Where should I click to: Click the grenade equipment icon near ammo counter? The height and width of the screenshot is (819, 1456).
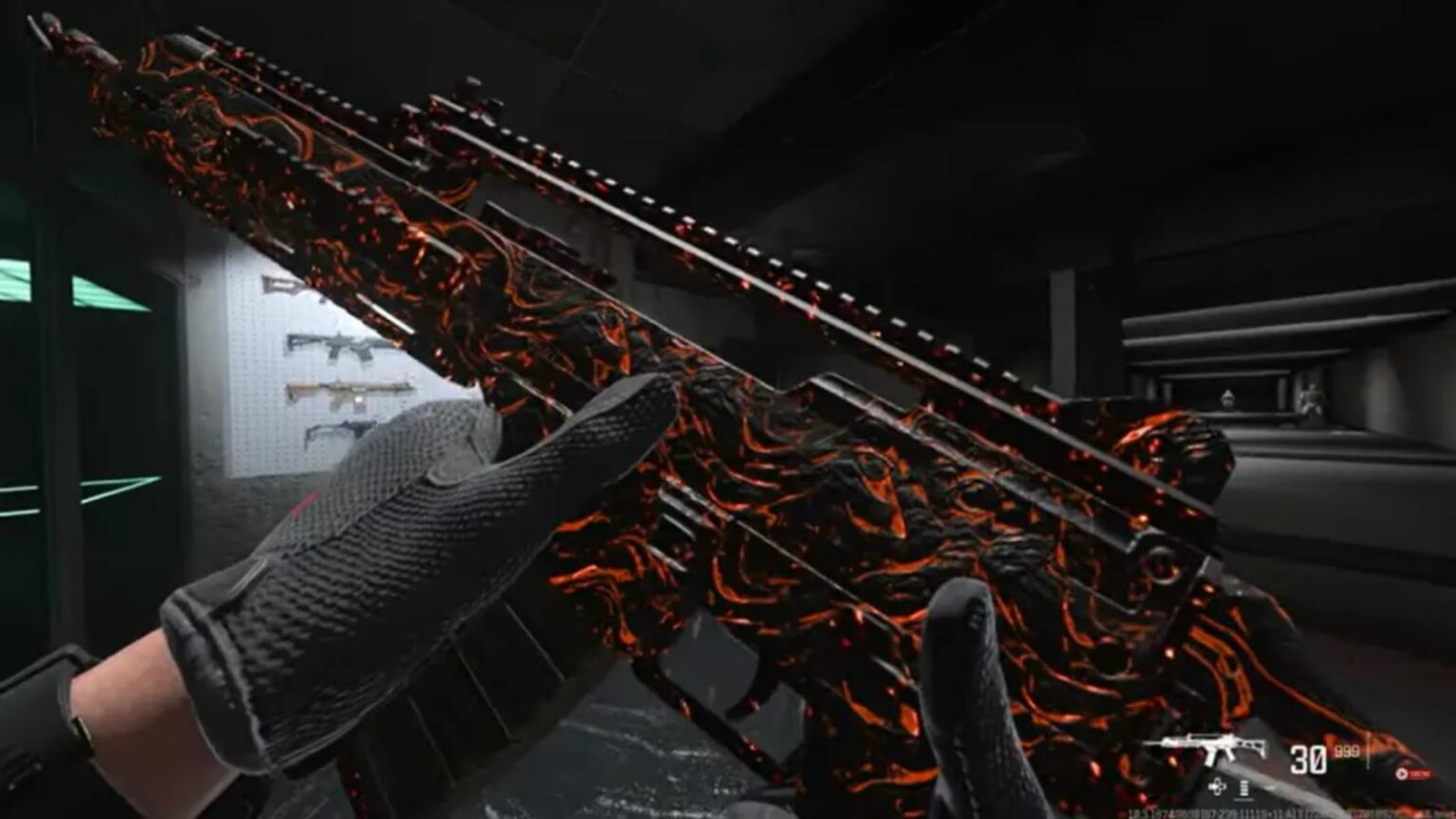point(1245,788)
